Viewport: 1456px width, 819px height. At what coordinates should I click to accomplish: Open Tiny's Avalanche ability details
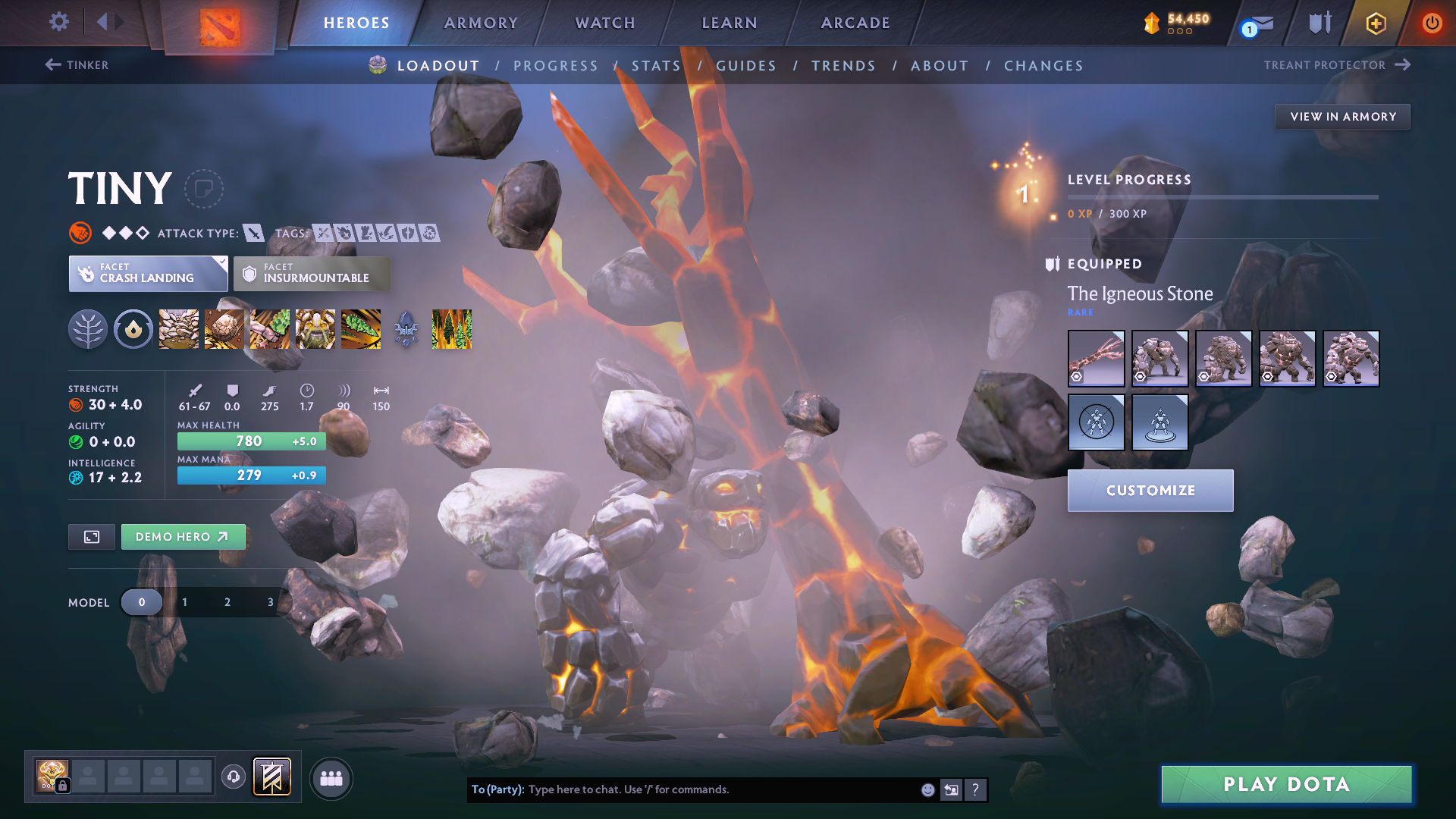[x=178, y=329]
